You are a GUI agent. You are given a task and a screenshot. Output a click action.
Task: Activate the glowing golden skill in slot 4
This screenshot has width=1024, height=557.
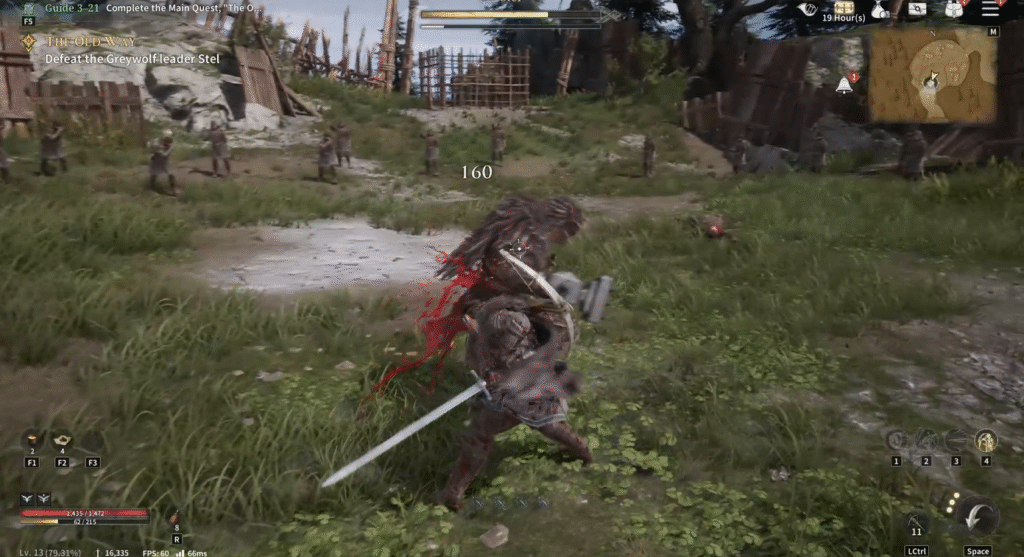click(986, 441)
